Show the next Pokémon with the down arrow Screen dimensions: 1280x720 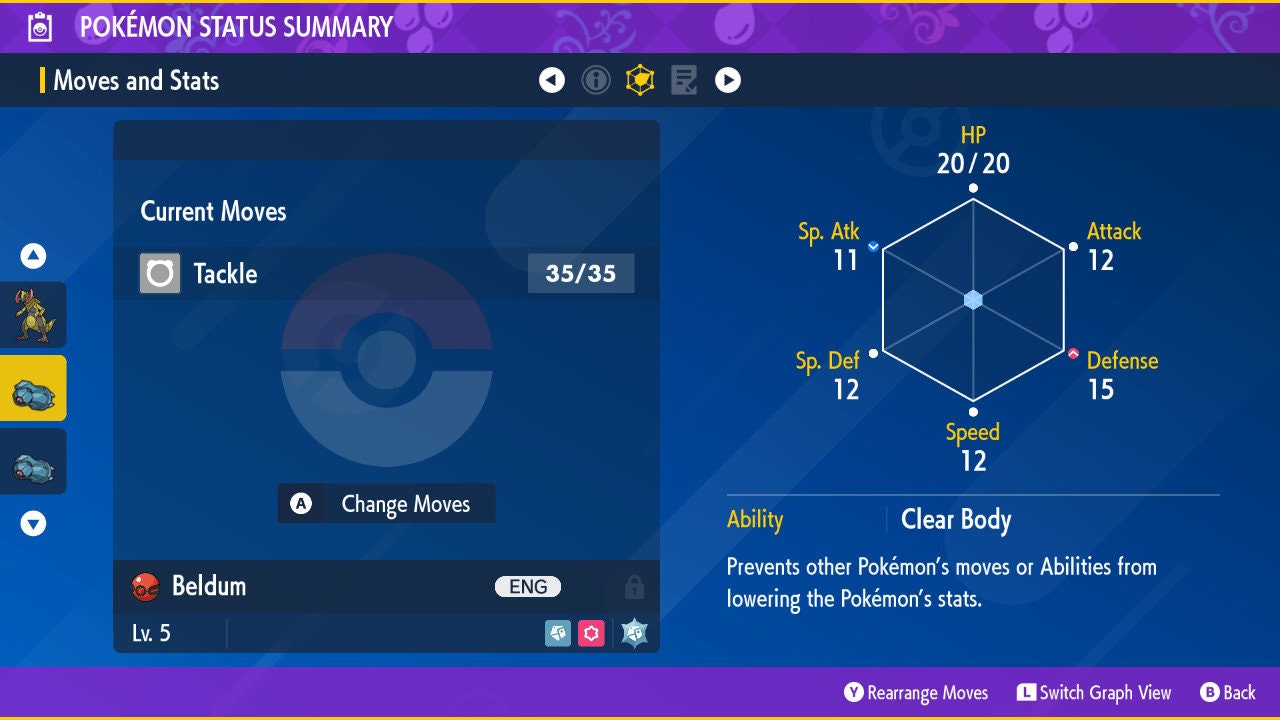click(x=34, y=523)
